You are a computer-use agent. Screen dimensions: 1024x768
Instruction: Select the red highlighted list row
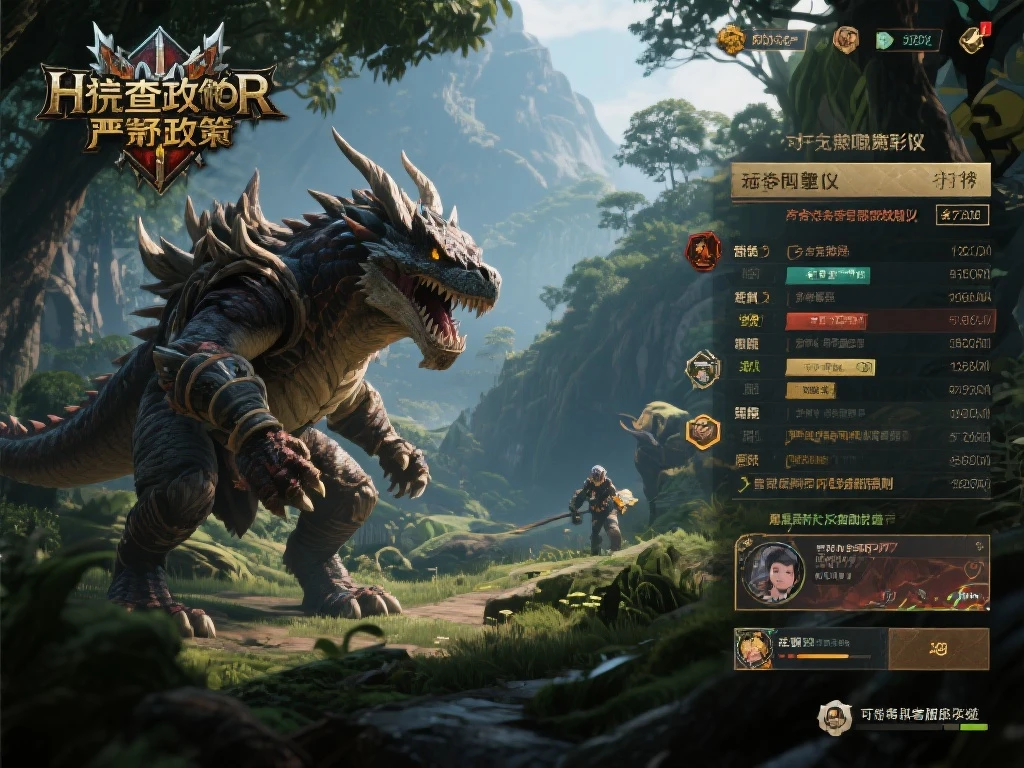(x=826, y=321)
